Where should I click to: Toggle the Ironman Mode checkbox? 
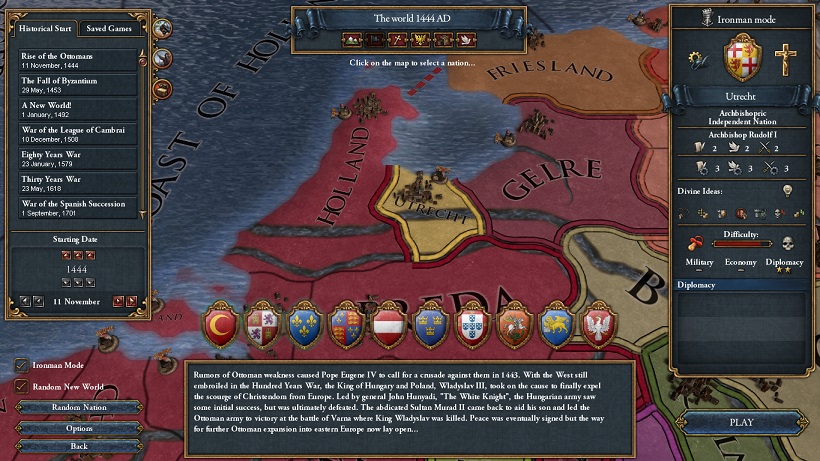[x=21, y=365]
